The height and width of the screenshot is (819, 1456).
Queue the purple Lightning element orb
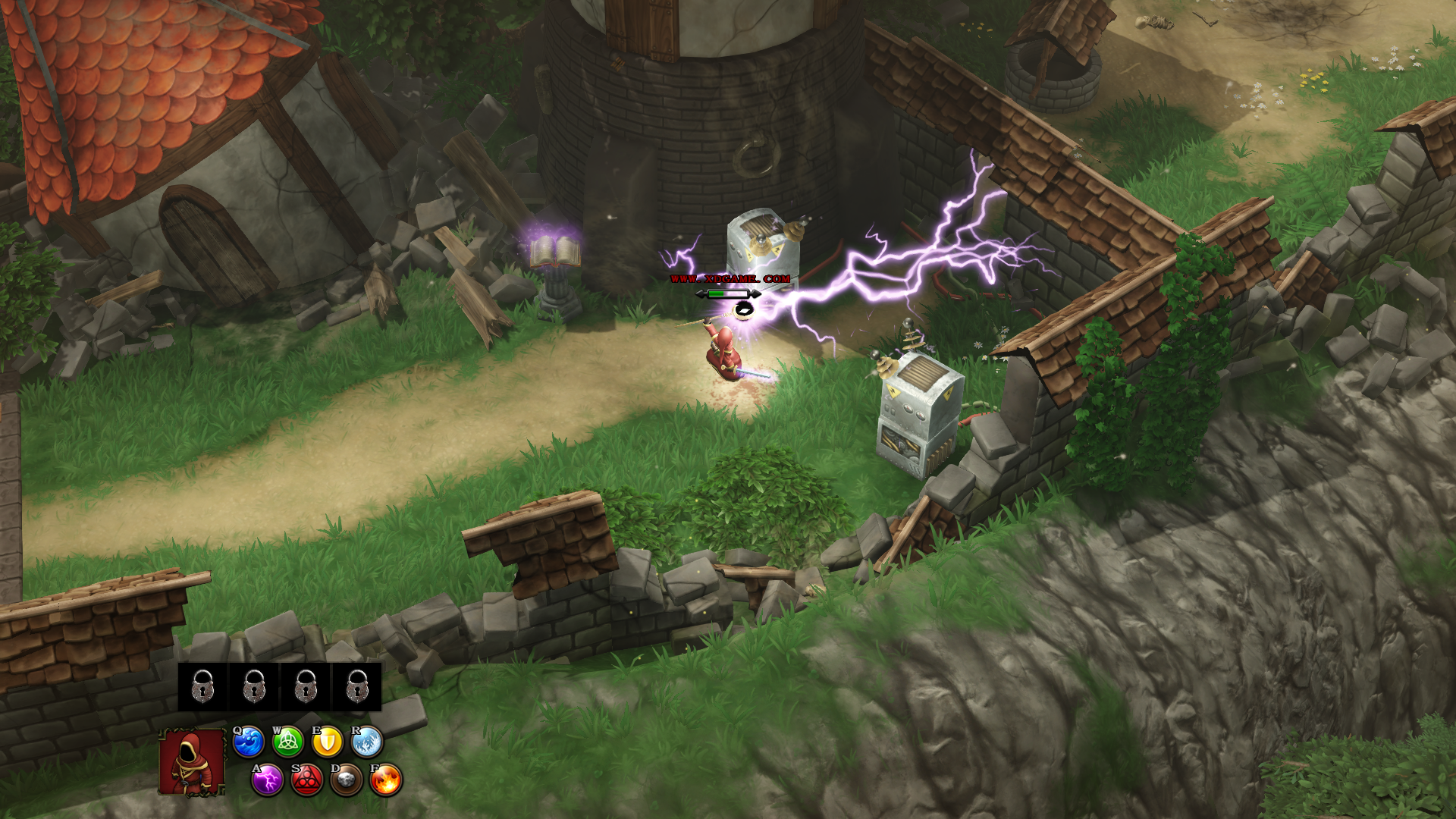click(268, 780)
